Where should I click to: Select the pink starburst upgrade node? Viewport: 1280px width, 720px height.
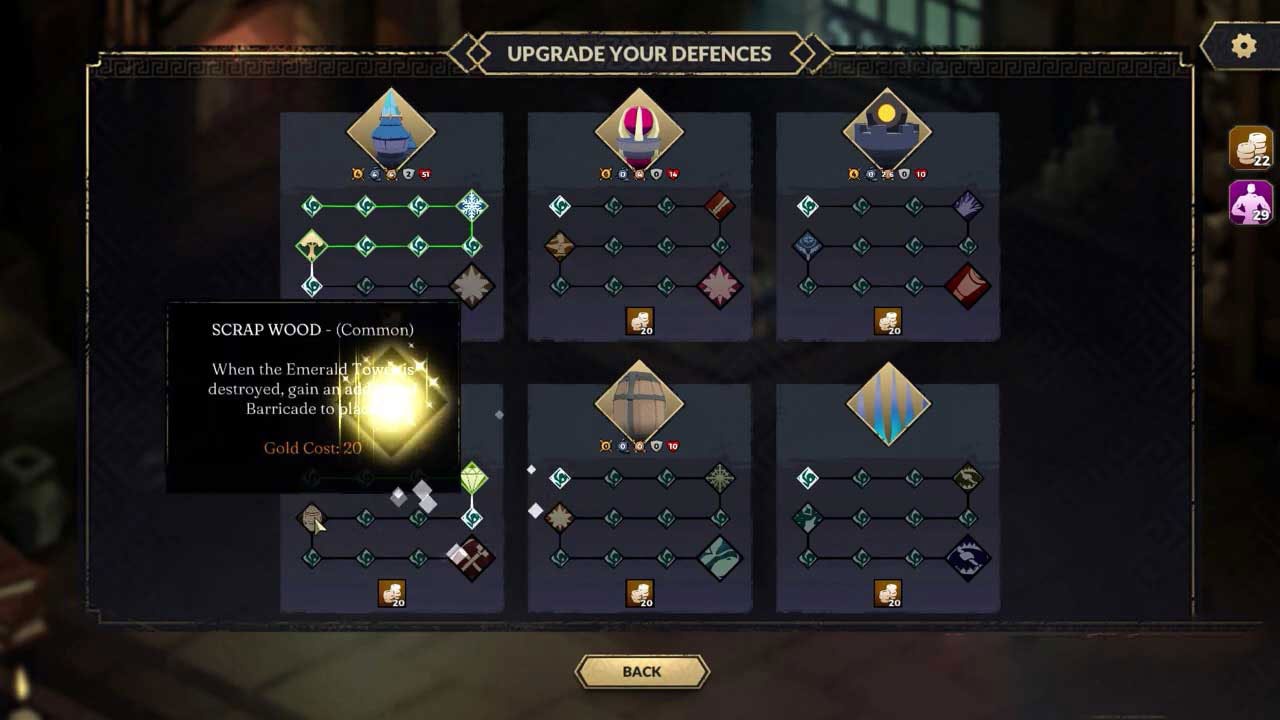click(x=720, y=286)
